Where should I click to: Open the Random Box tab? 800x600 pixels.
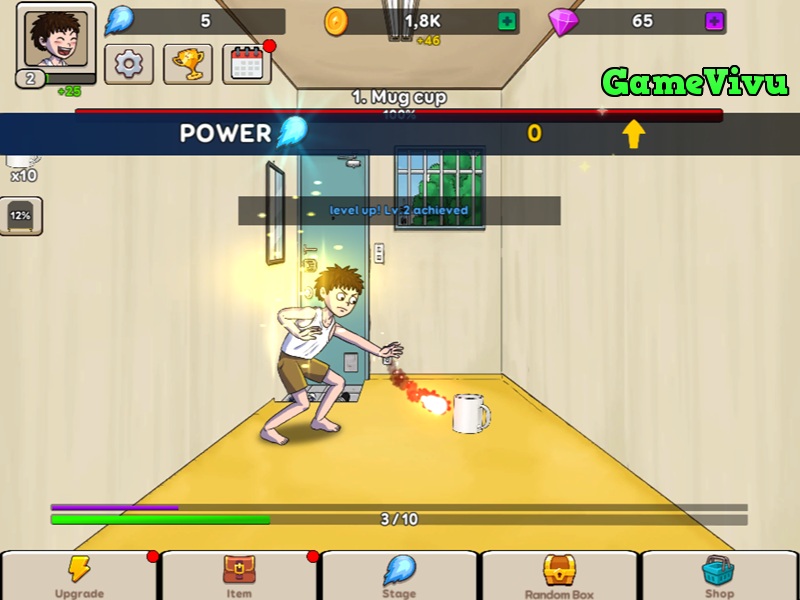tap(559, 576)
